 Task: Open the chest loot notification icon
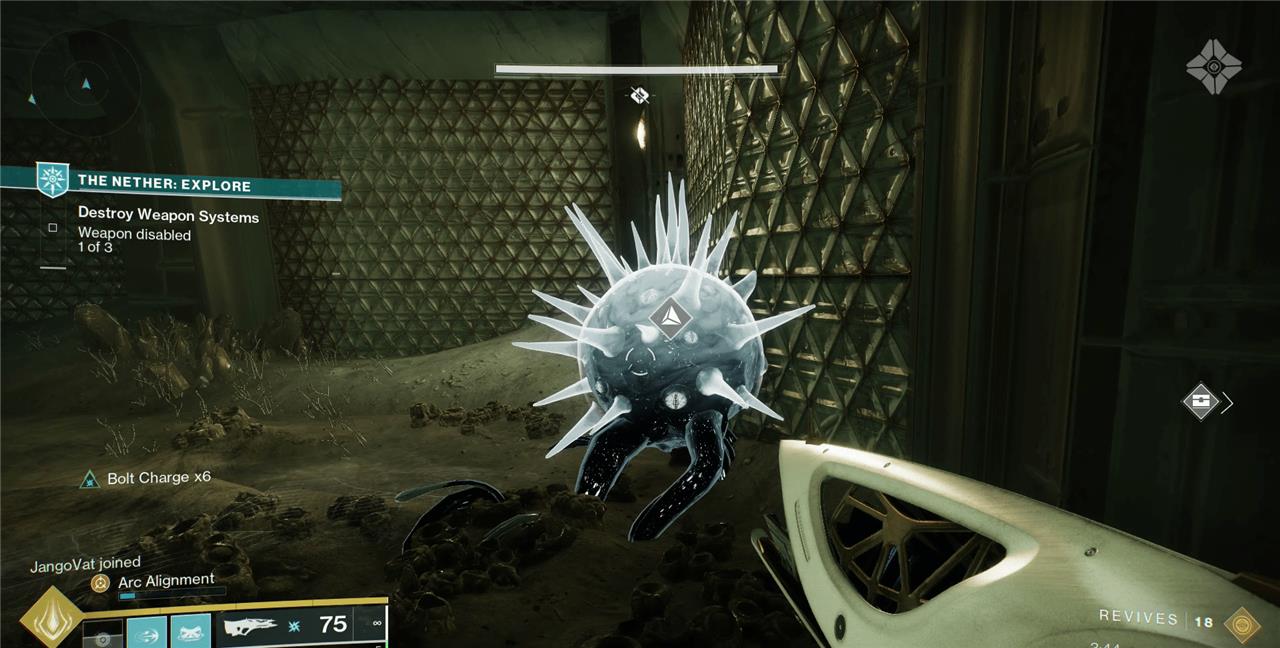[1201, 402]
